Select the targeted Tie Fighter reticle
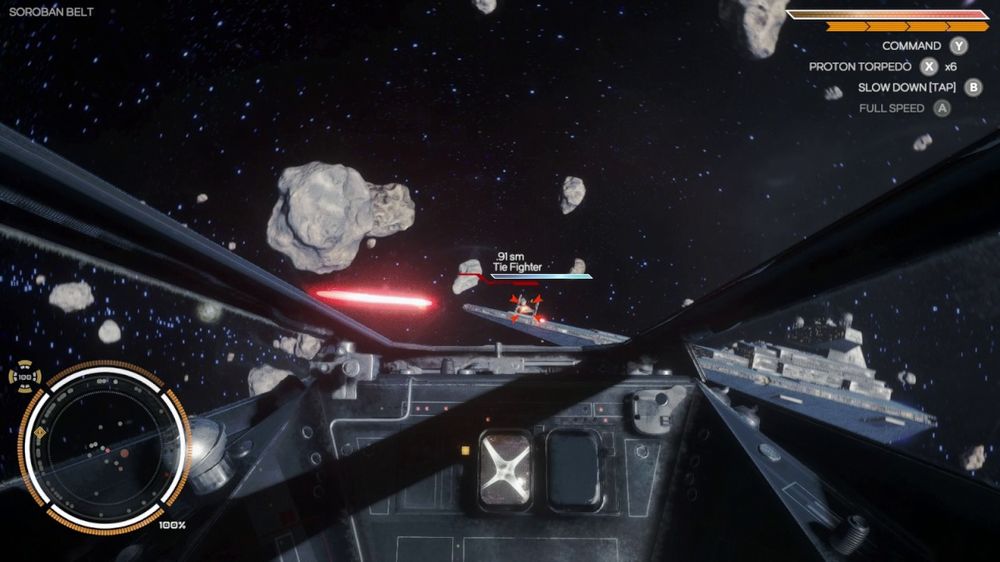The height and width of the screenshot is (562, 1000). tap(526, 308)
